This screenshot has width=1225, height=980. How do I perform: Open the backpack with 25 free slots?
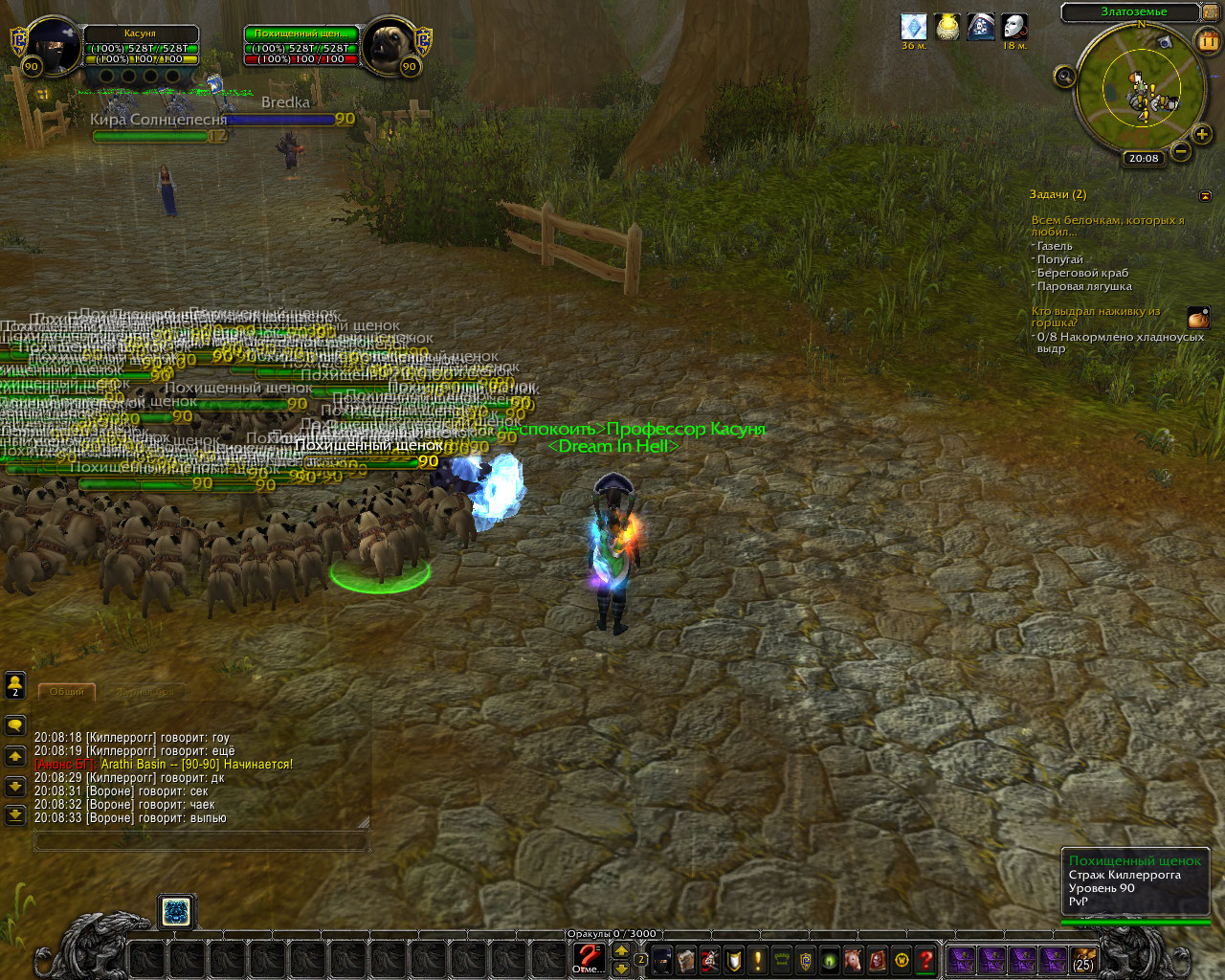click(1083, 960)
